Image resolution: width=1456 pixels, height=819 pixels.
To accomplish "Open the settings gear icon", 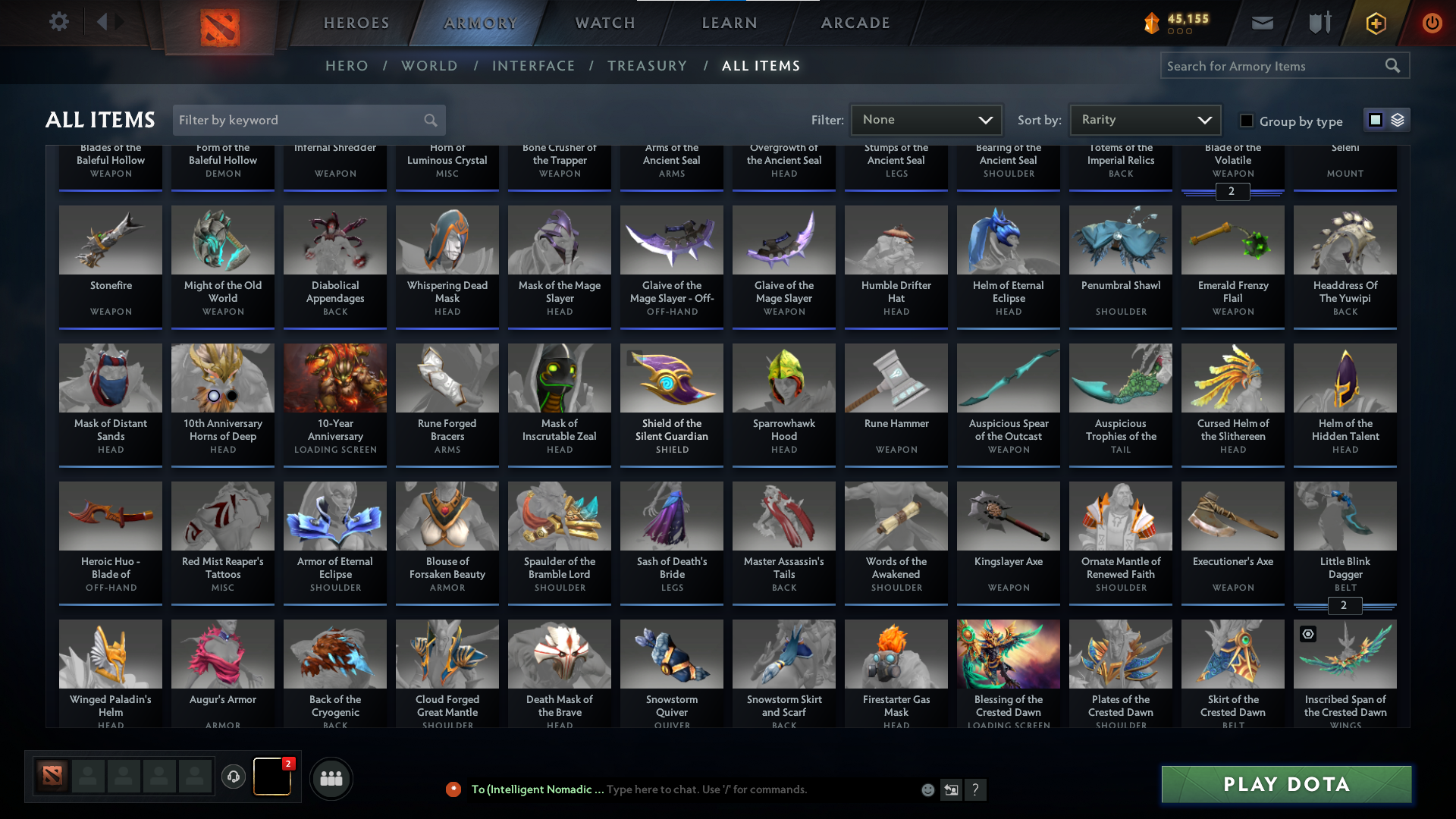I will pos(59,22).
